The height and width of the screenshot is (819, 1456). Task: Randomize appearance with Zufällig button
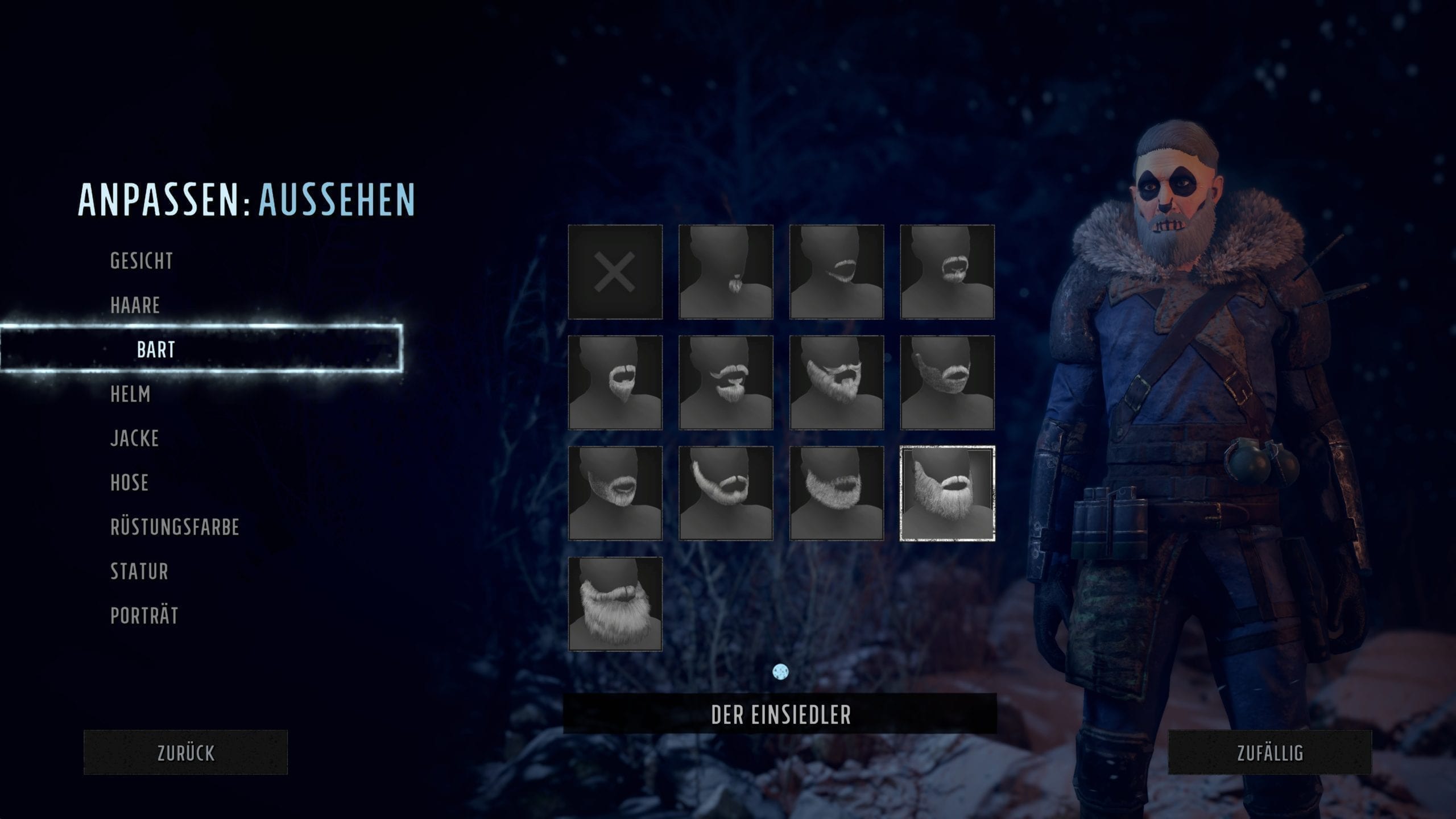click(x=1269, y=752)
